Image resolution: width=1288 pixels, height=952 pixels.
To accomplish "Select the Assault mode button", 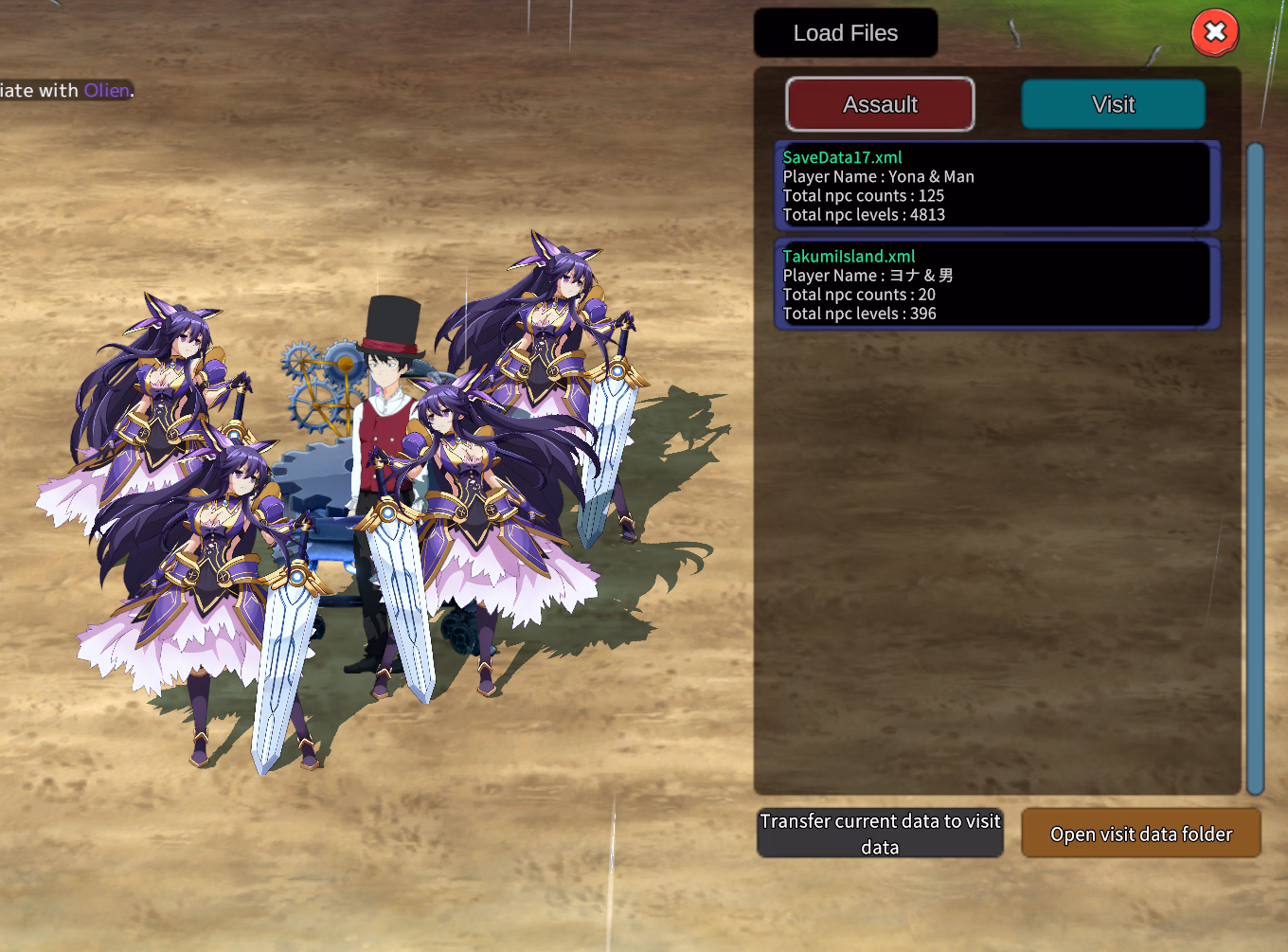I will [880, 104].
